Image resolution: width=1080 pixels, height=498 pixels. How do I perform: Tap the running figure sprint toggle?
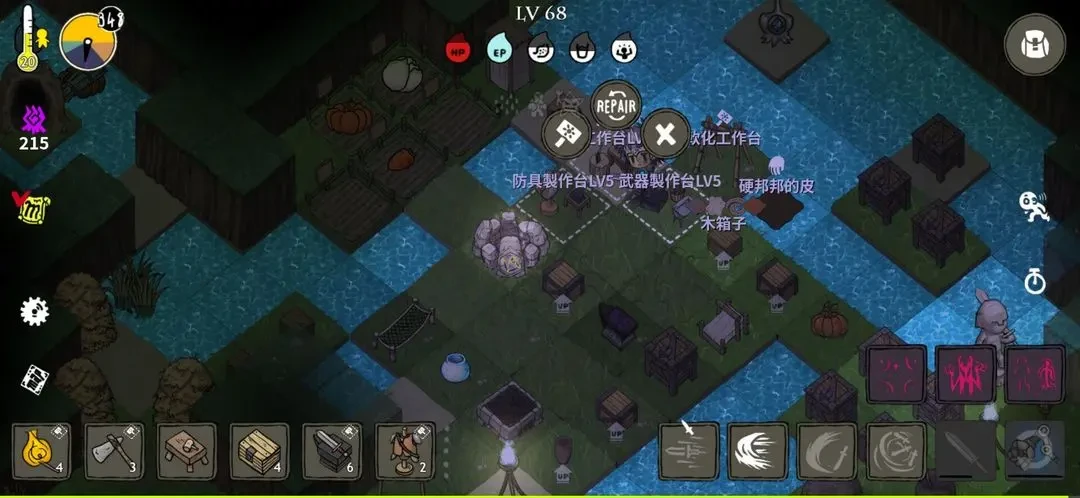click(1034, 206)
